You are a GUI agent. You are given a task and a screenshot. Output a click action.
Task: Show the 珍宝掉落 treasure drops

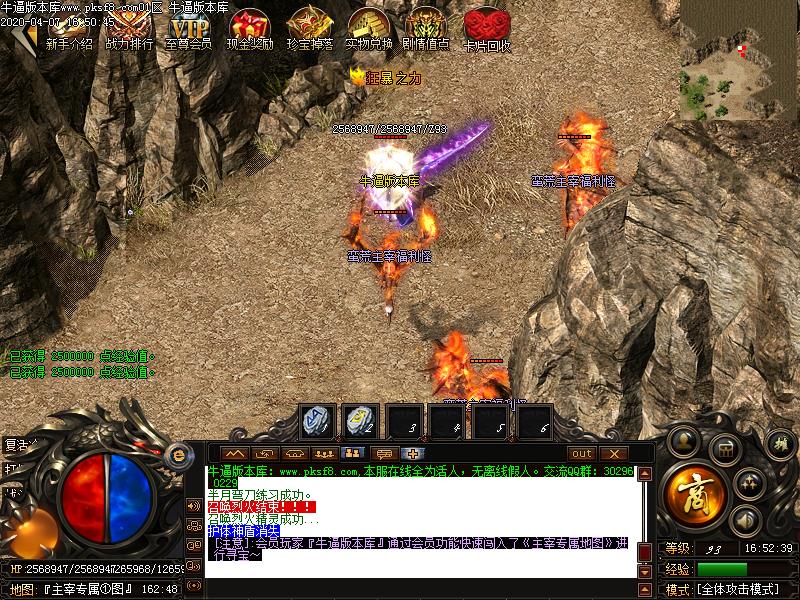pos(309,30)
